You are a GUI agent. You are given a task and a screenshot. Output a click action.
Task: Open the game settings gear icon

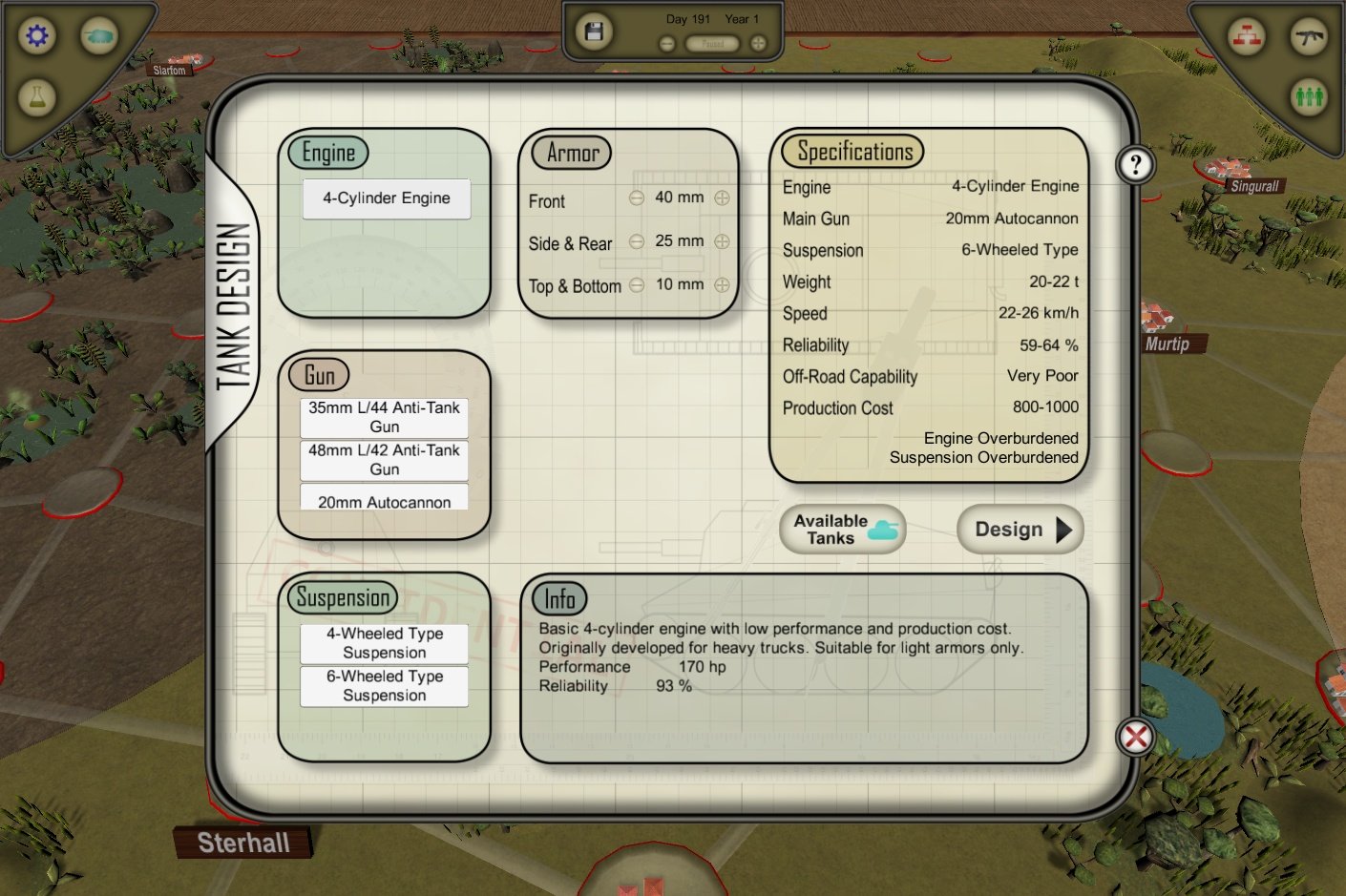(35, 35)
